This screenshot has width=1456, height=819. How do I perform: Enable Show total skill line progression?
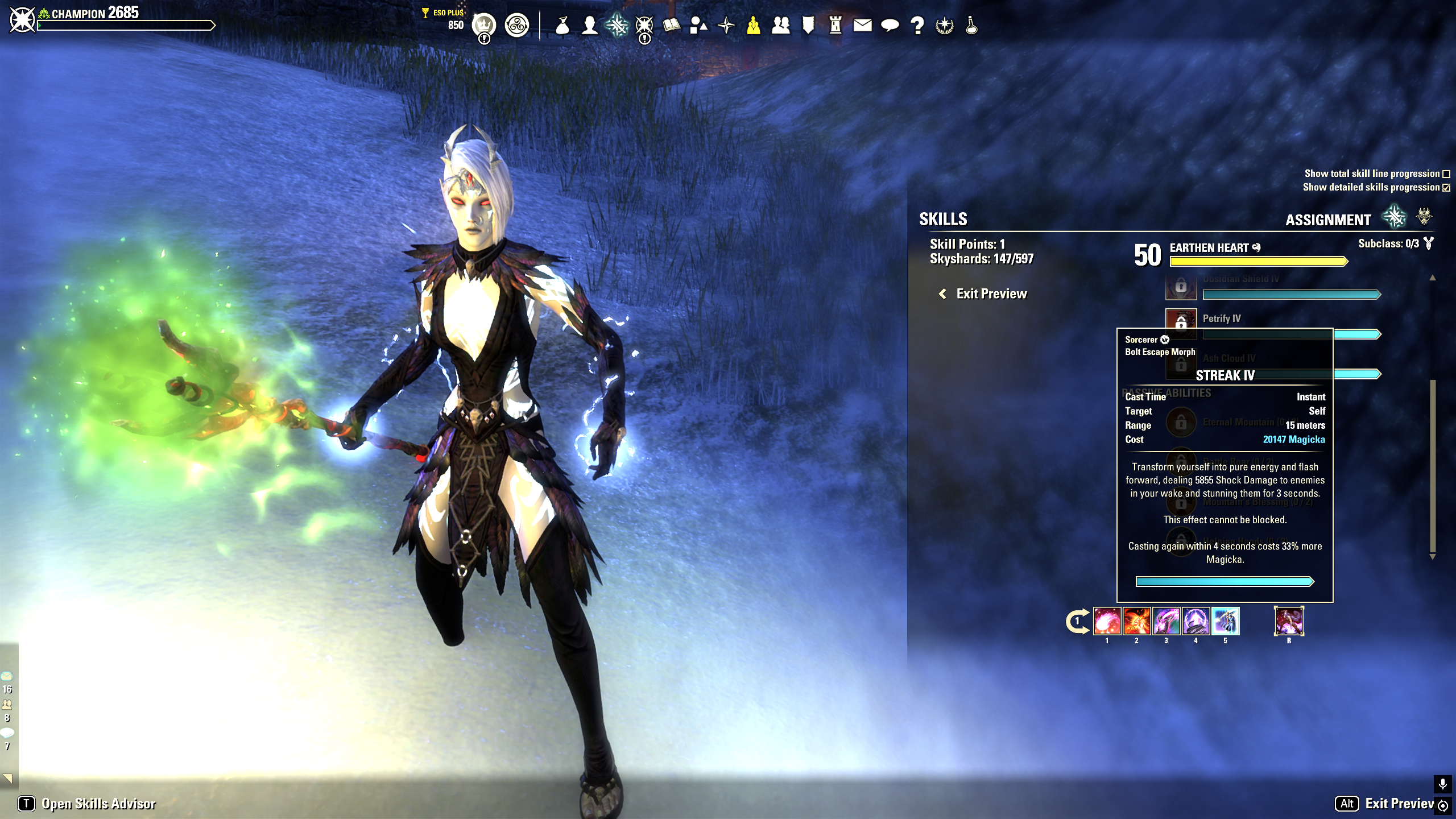[1446, 174]
